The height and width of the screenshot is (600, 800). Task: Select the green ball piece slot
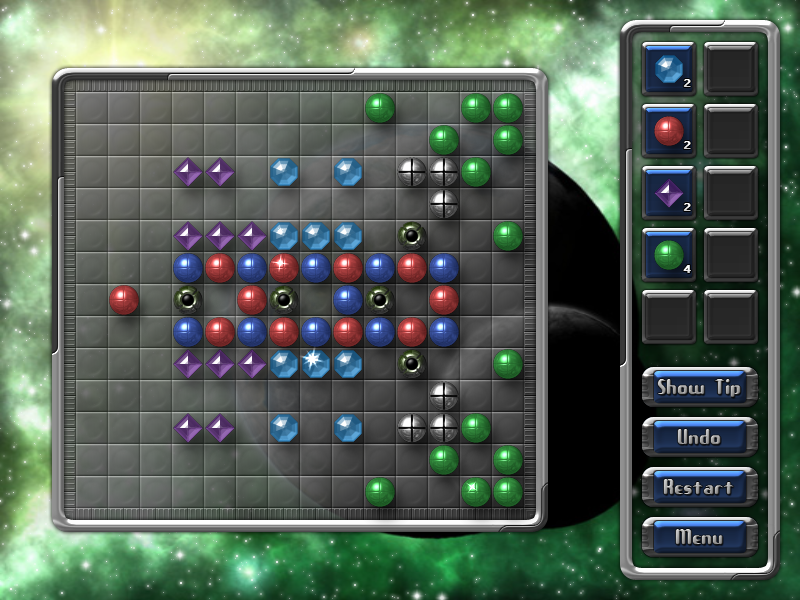point(668,255)
